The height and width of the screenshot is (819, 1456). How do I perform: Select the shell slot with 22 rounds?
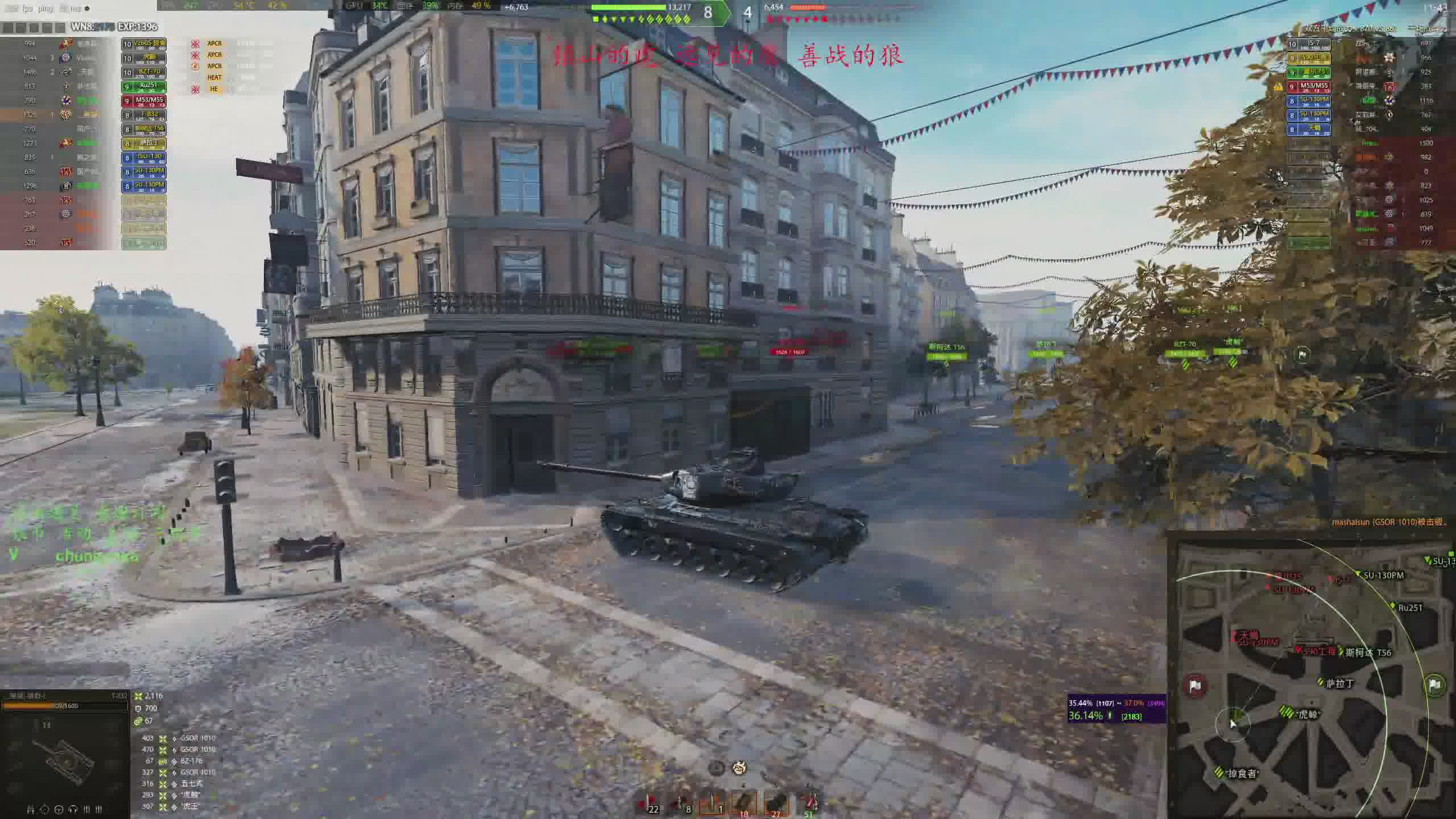(647, 803)
